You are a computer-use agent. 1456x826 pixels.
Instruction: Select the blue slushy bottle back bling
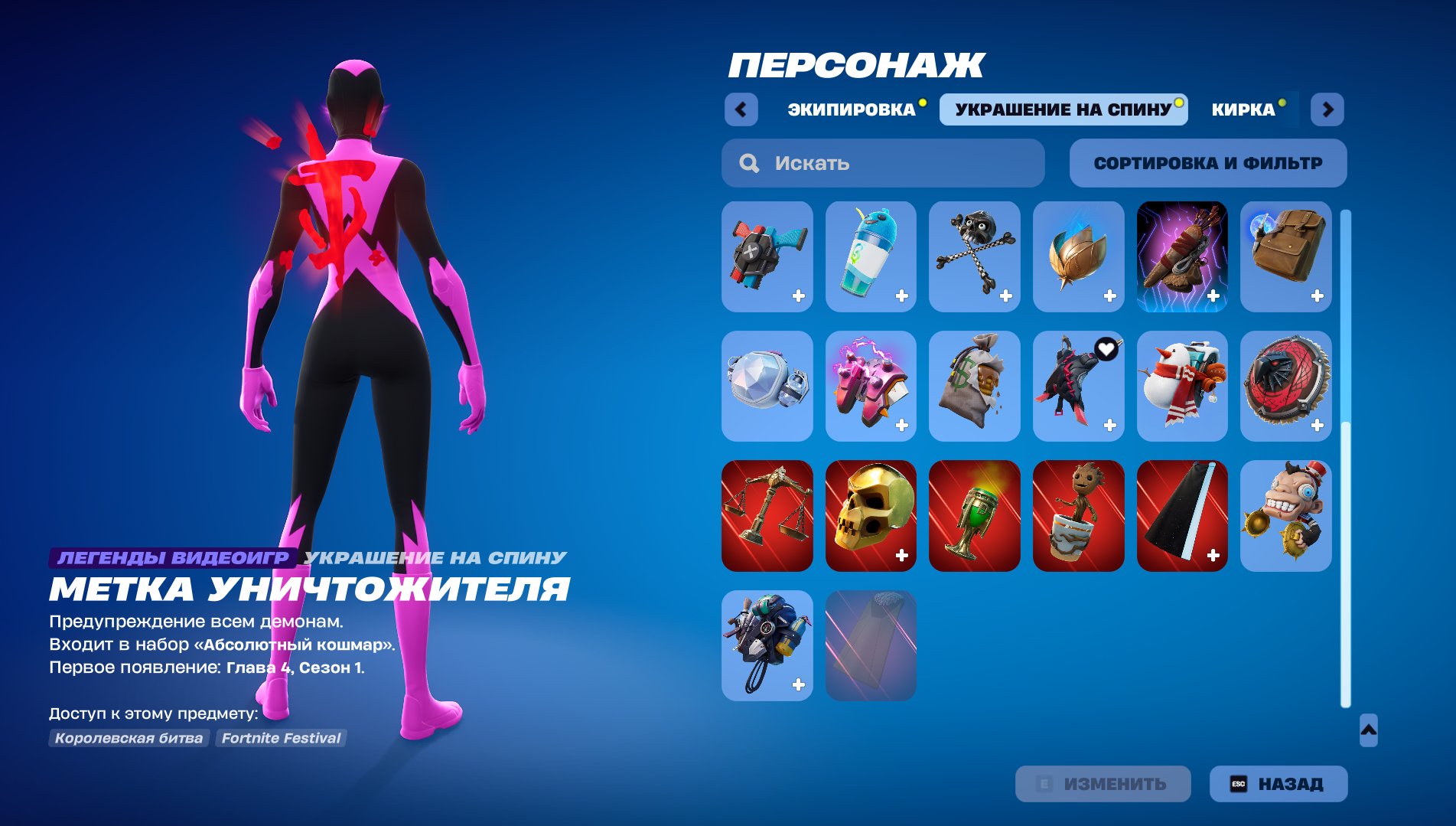tap(871, 257)
